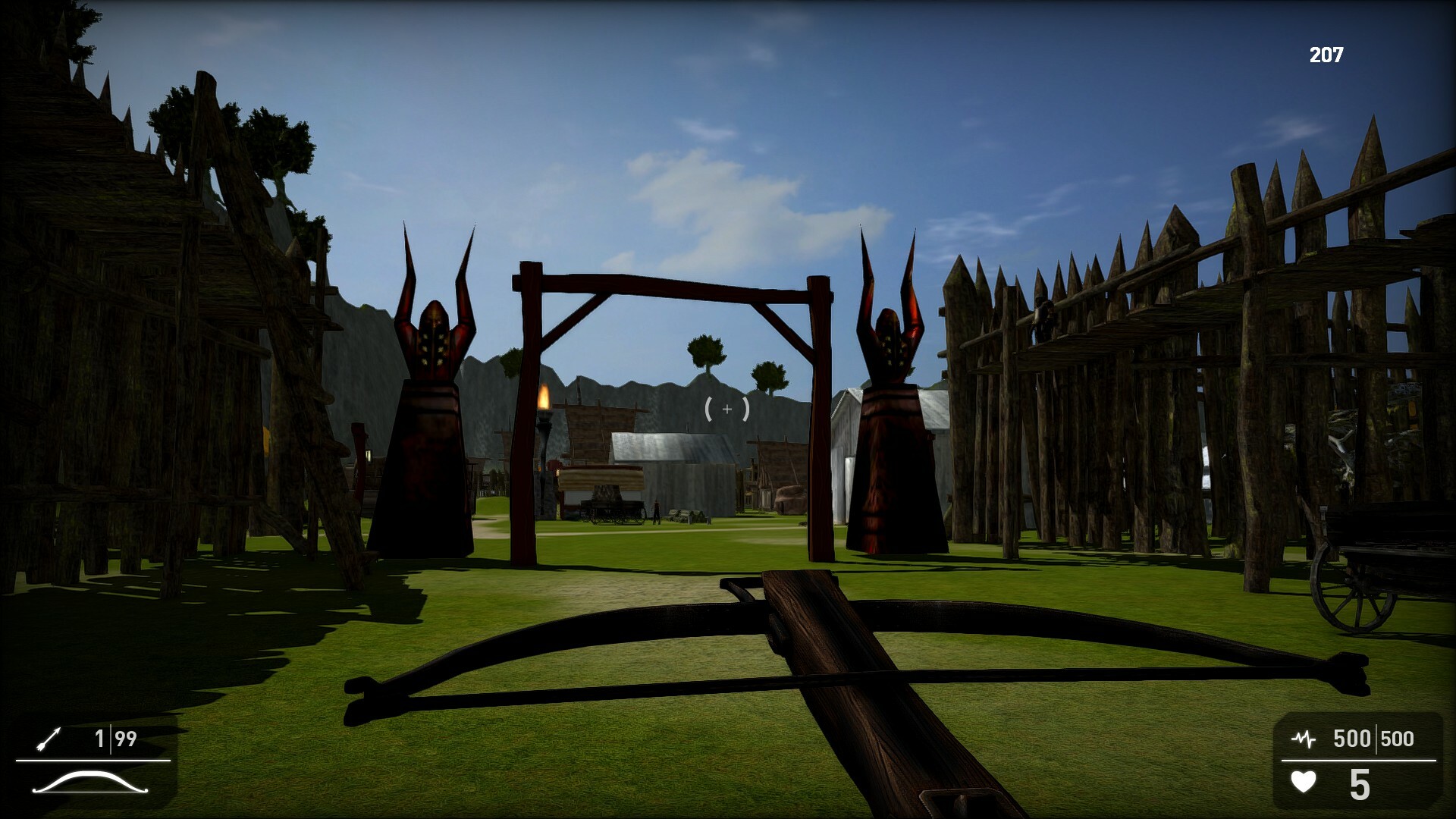
Task: Aim at the crosshair reticle
Action: click(726, 410)
